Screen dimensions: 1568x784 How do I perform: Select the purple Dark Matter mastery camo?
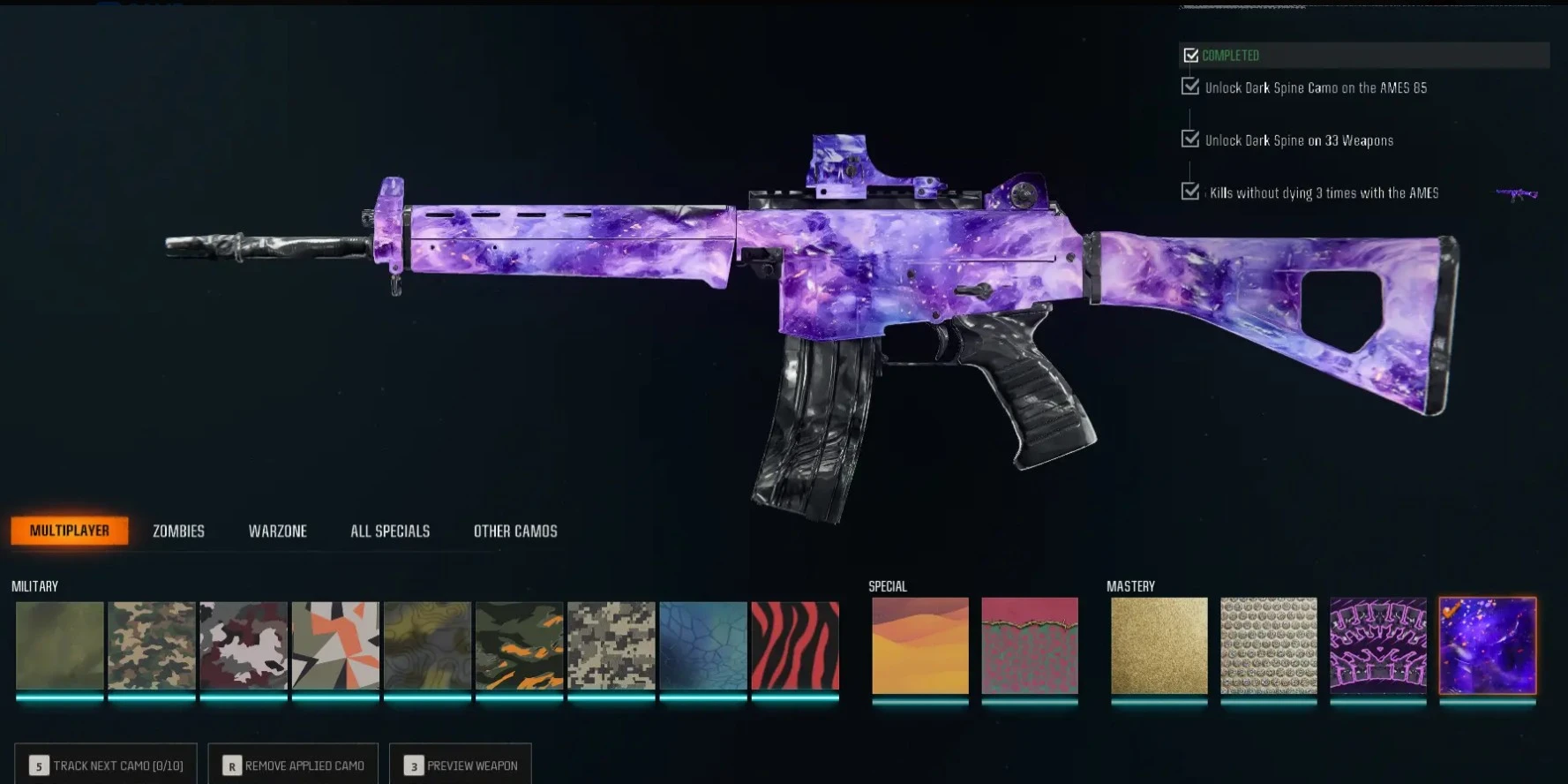(x=1487, y=646)
